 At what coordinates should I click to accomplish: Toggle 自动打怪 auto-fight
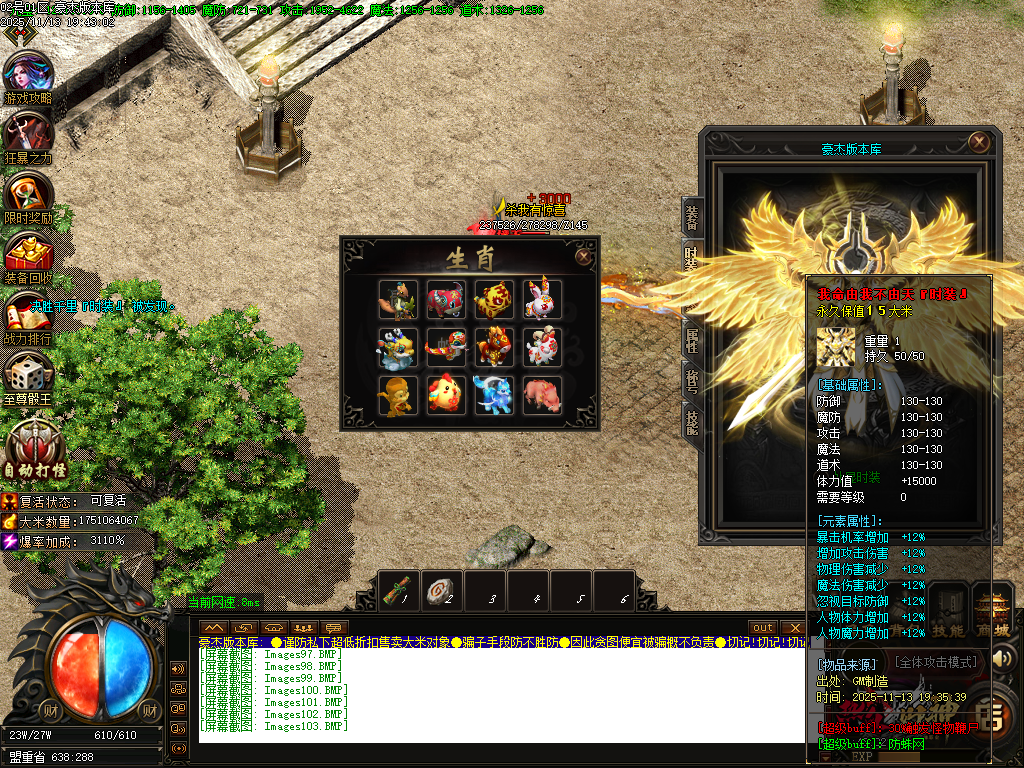[37, 447]
